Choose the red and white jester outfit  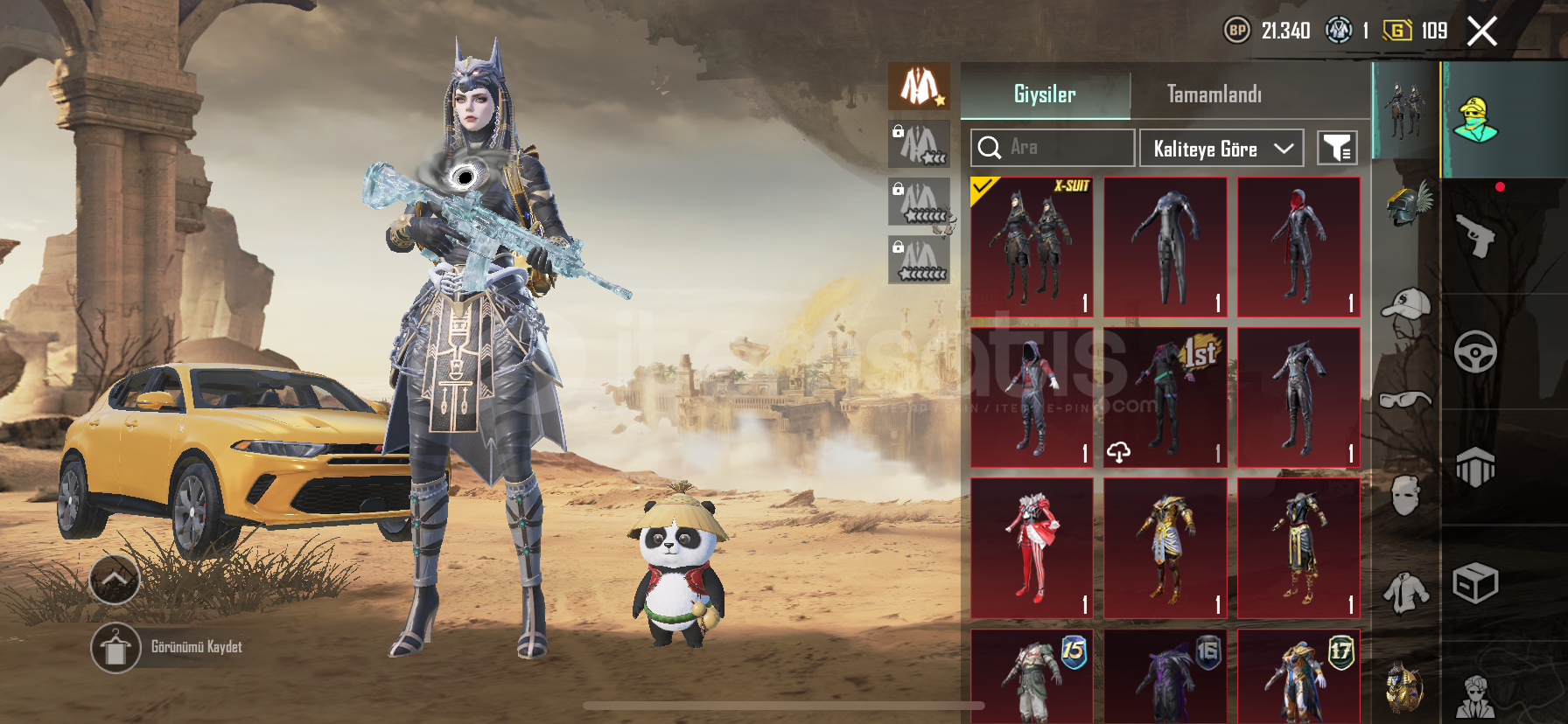(x=1032, y=548)
